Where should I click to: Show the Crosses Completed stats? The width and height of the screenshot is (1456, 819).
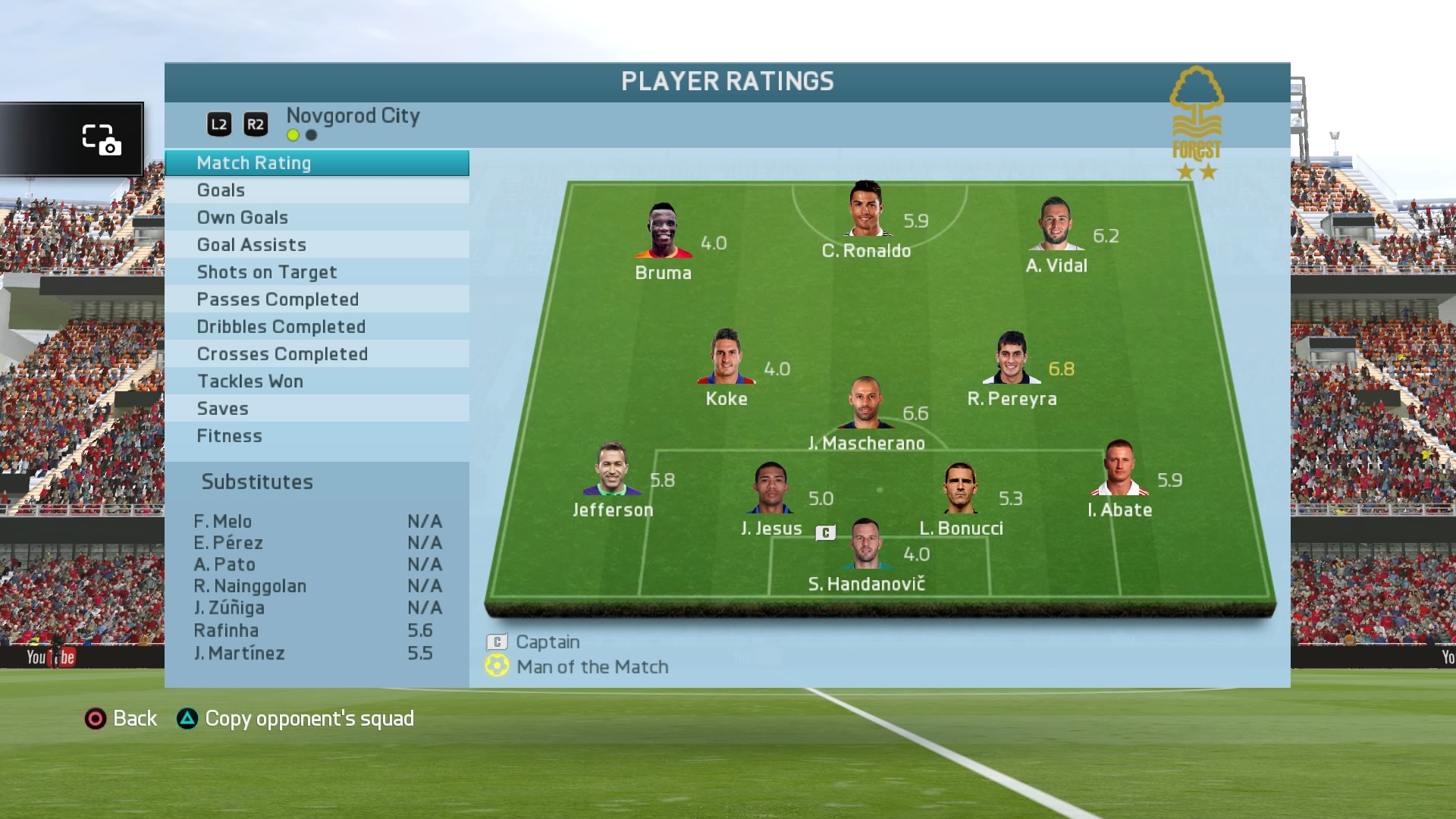coord(316,354)
